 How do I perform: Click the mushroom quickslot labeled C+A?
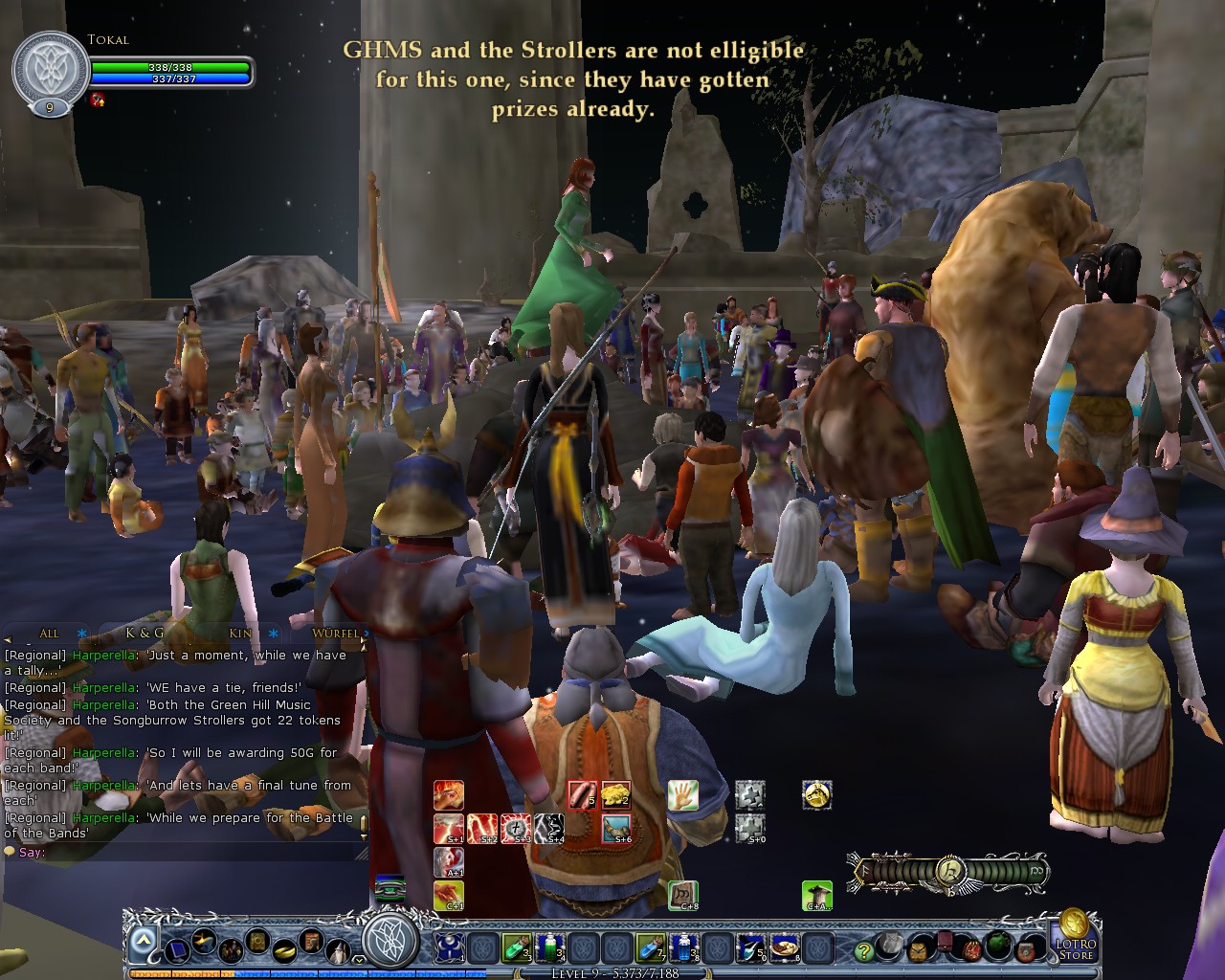[819, 895]
